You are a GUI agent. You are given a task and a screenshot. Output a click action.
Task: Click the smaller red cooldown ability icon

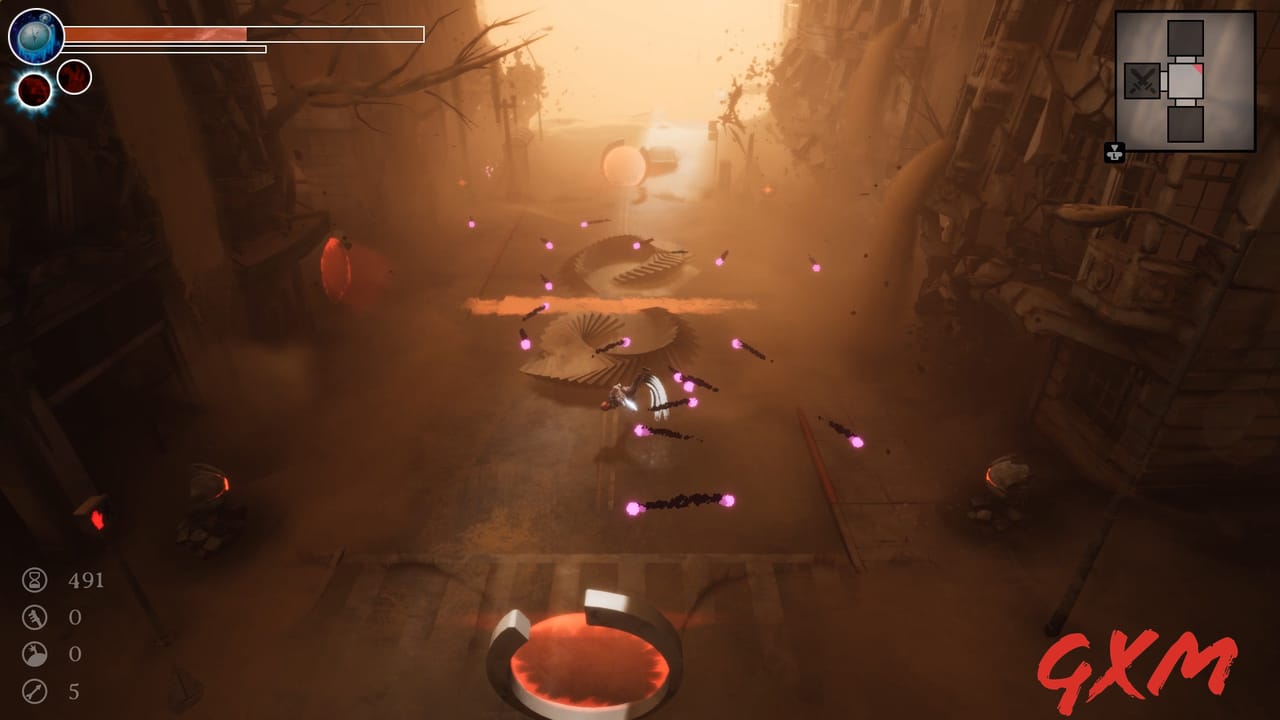point(75,78)
